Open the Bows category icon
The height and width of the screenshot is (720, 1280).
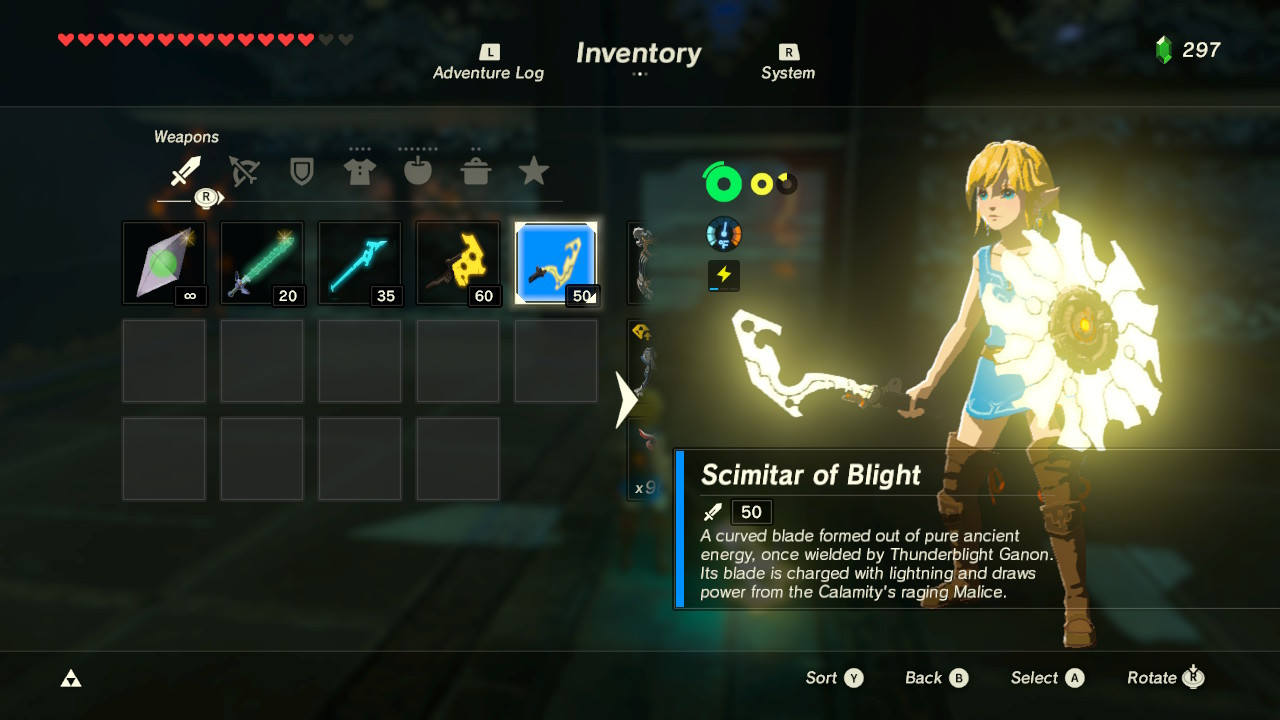243,170
